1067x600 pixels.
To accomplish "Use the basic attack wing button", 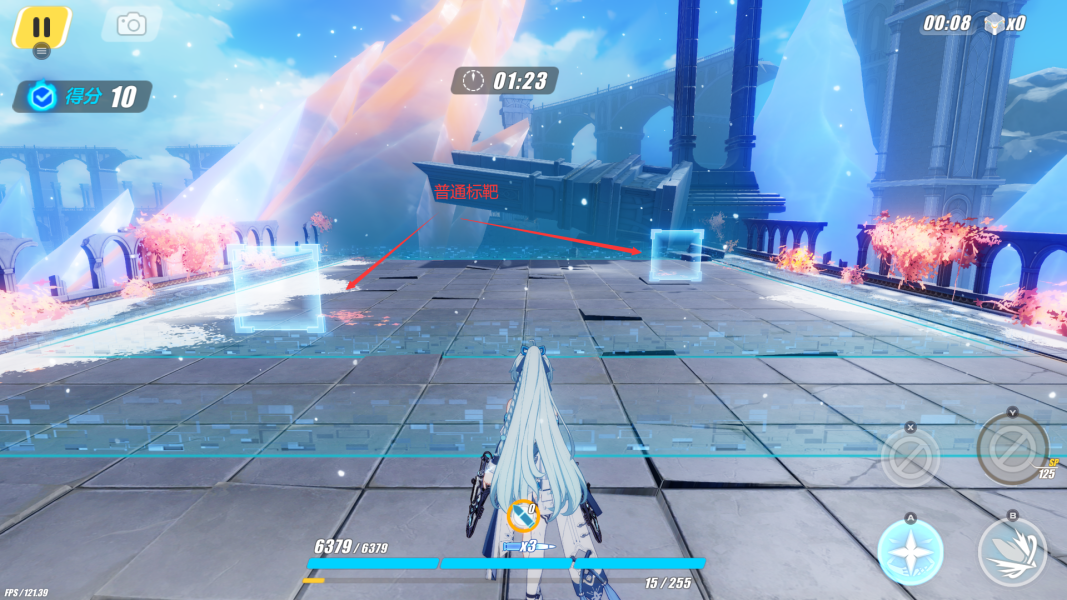I will [1012, 552].
